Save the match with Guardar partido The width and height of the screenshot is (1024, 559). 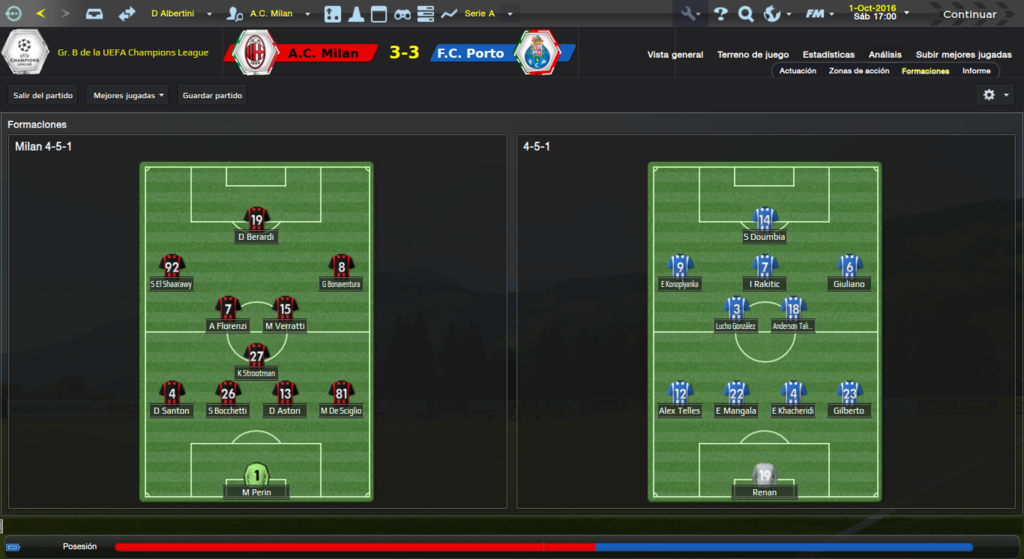pyautogui.click(x=212, y=96)
